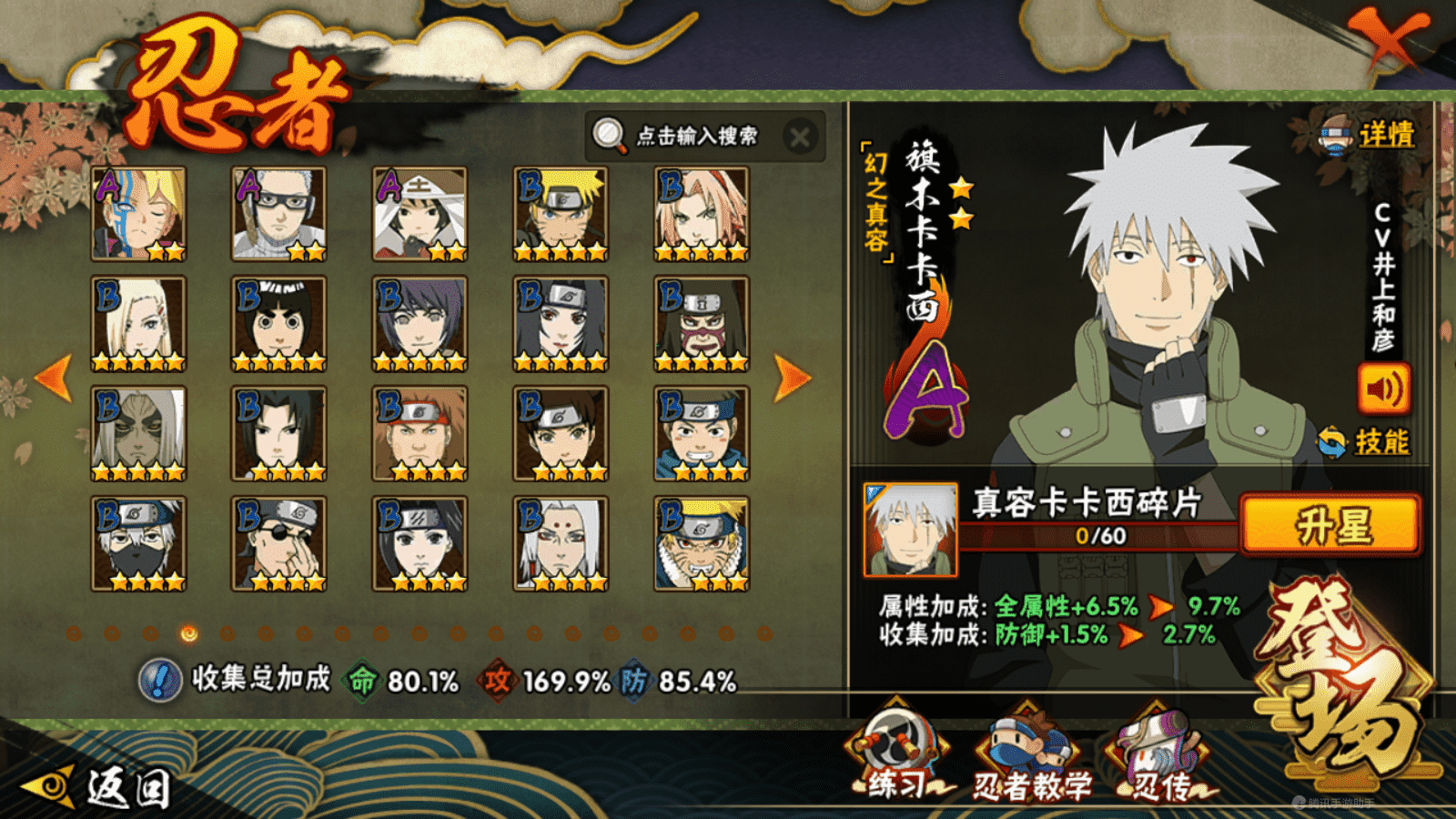Go to the previous ninja page
Viewport: 1456px width, 819px height.
click(x=54, y=378)
